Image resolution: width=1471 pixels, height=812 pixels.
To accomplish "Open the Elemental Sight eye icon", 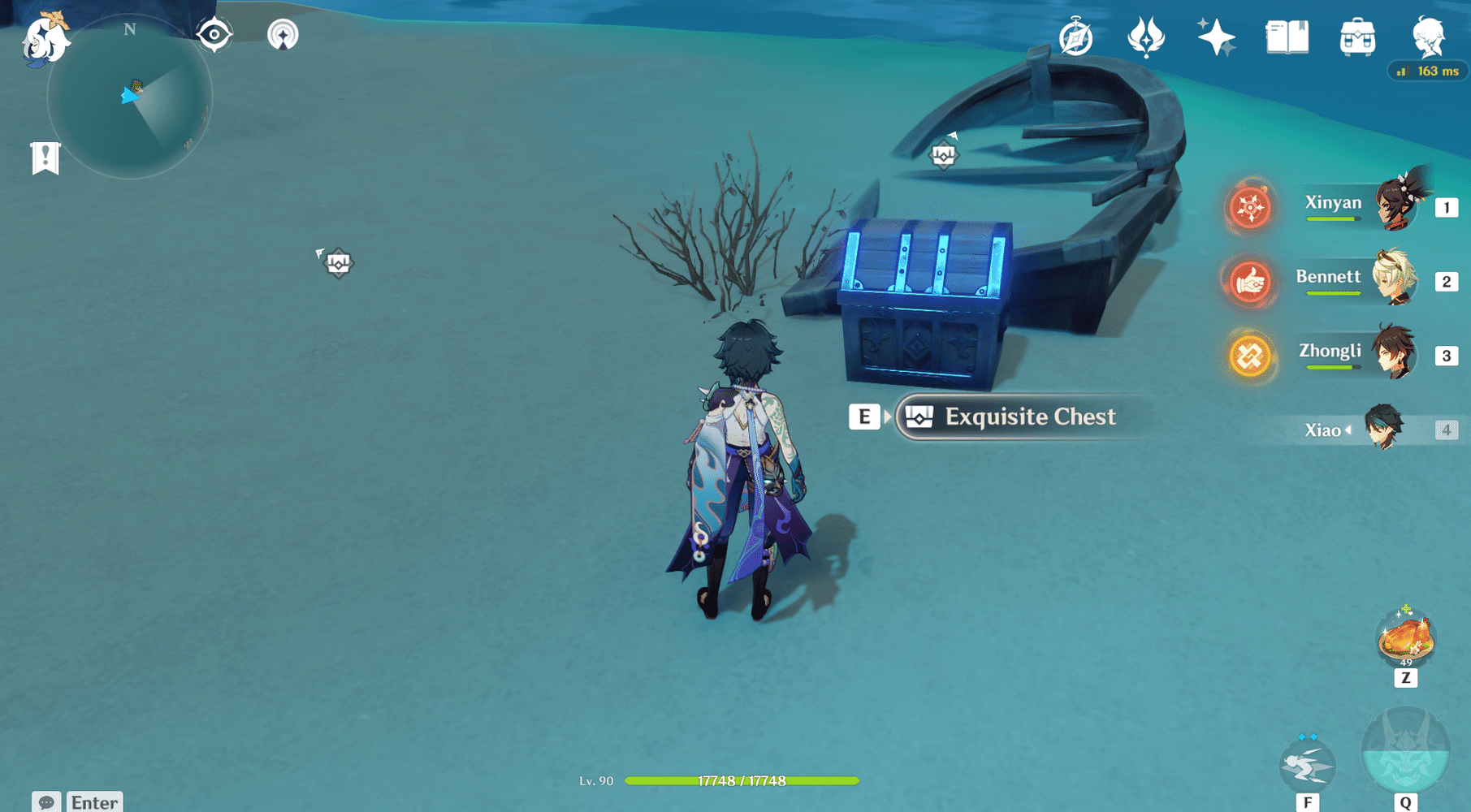I will click(214, 34).
